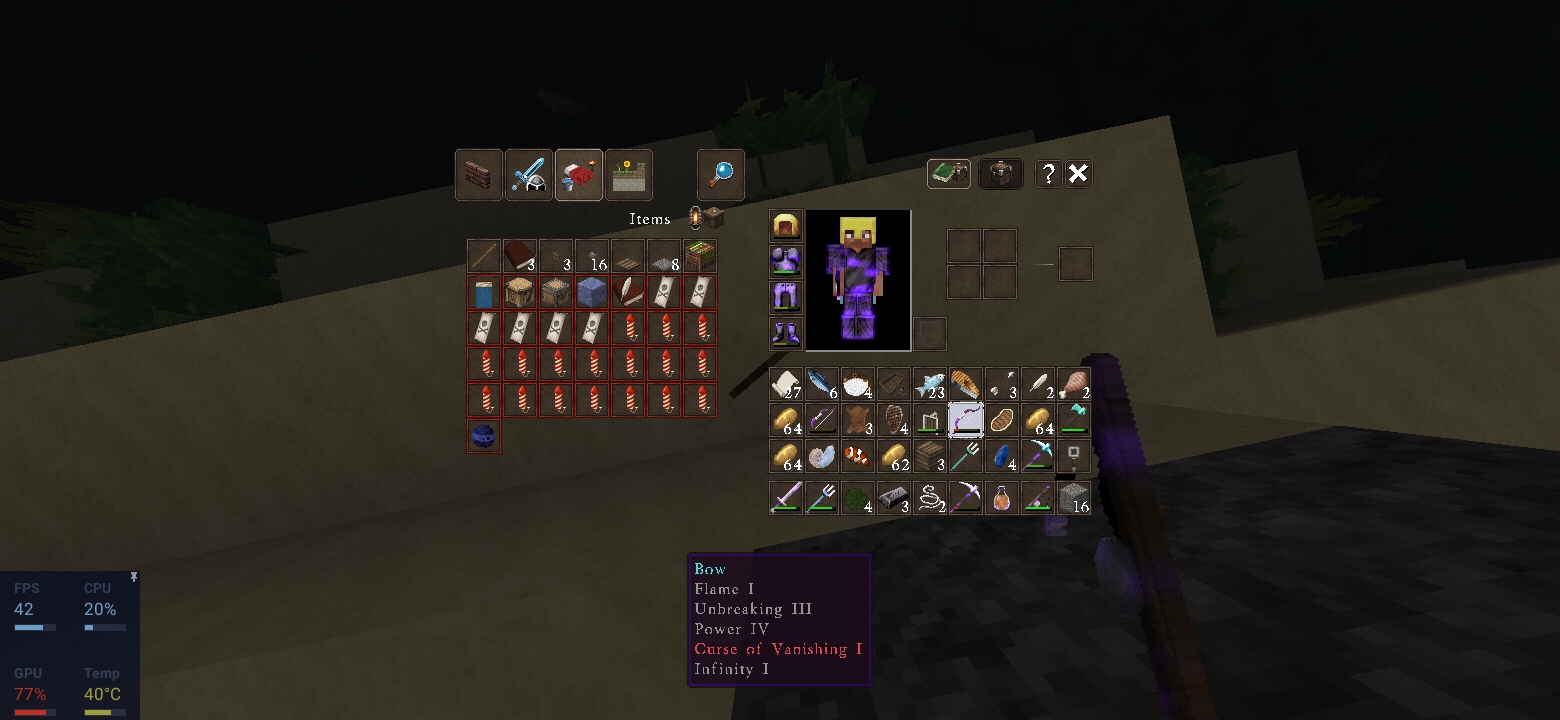The height and width of the screenshot is (720, 1560).
Task: Select the trident in the hotbar
Action: [x=822, y=497]
